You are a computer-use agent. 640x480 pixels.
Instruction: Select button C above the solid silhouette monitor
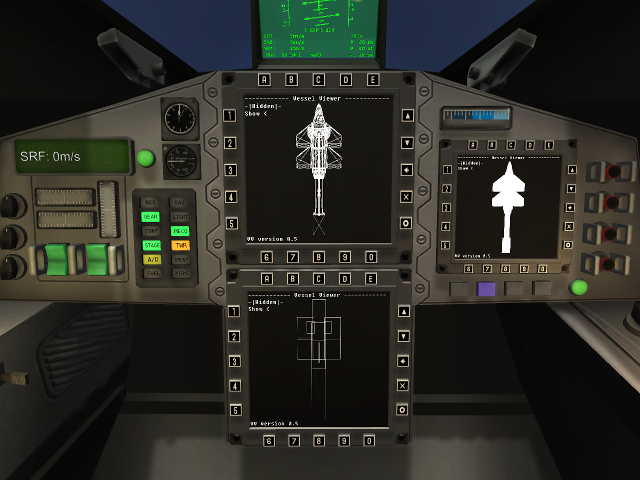click(513, 146)
